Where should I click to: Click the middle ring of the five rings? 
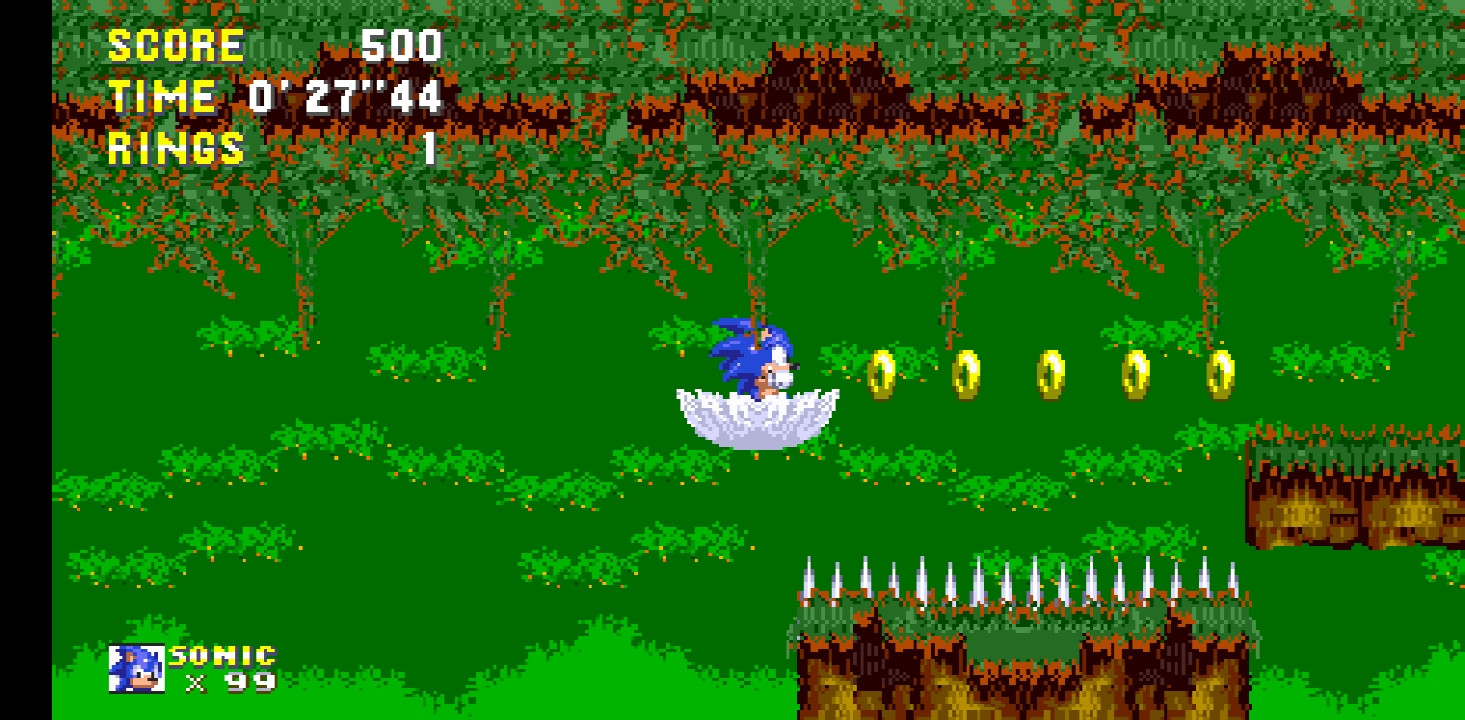click(1051, 374)
